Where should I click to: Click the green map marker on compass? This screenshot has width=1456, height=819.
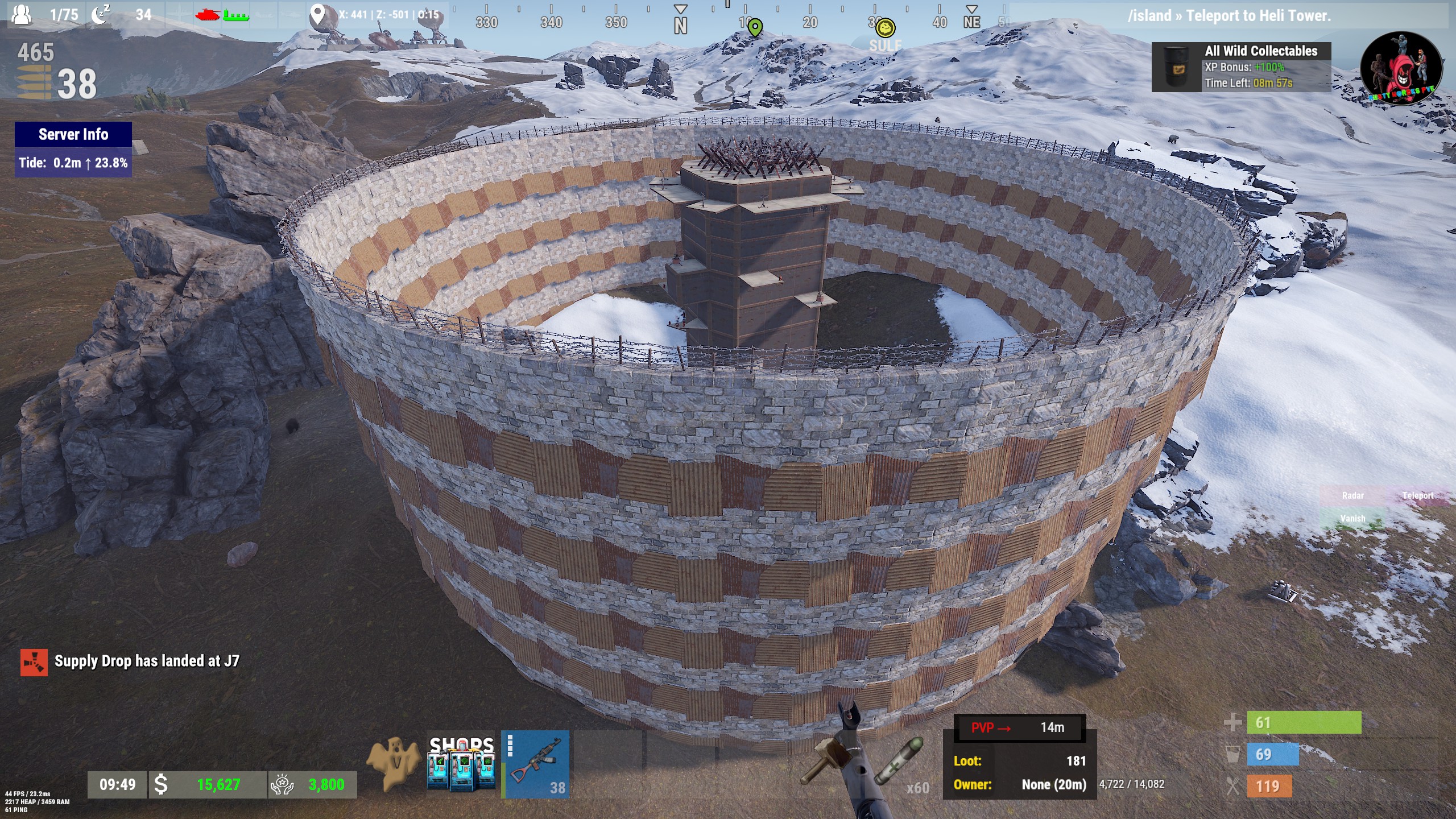pos(755,27)
